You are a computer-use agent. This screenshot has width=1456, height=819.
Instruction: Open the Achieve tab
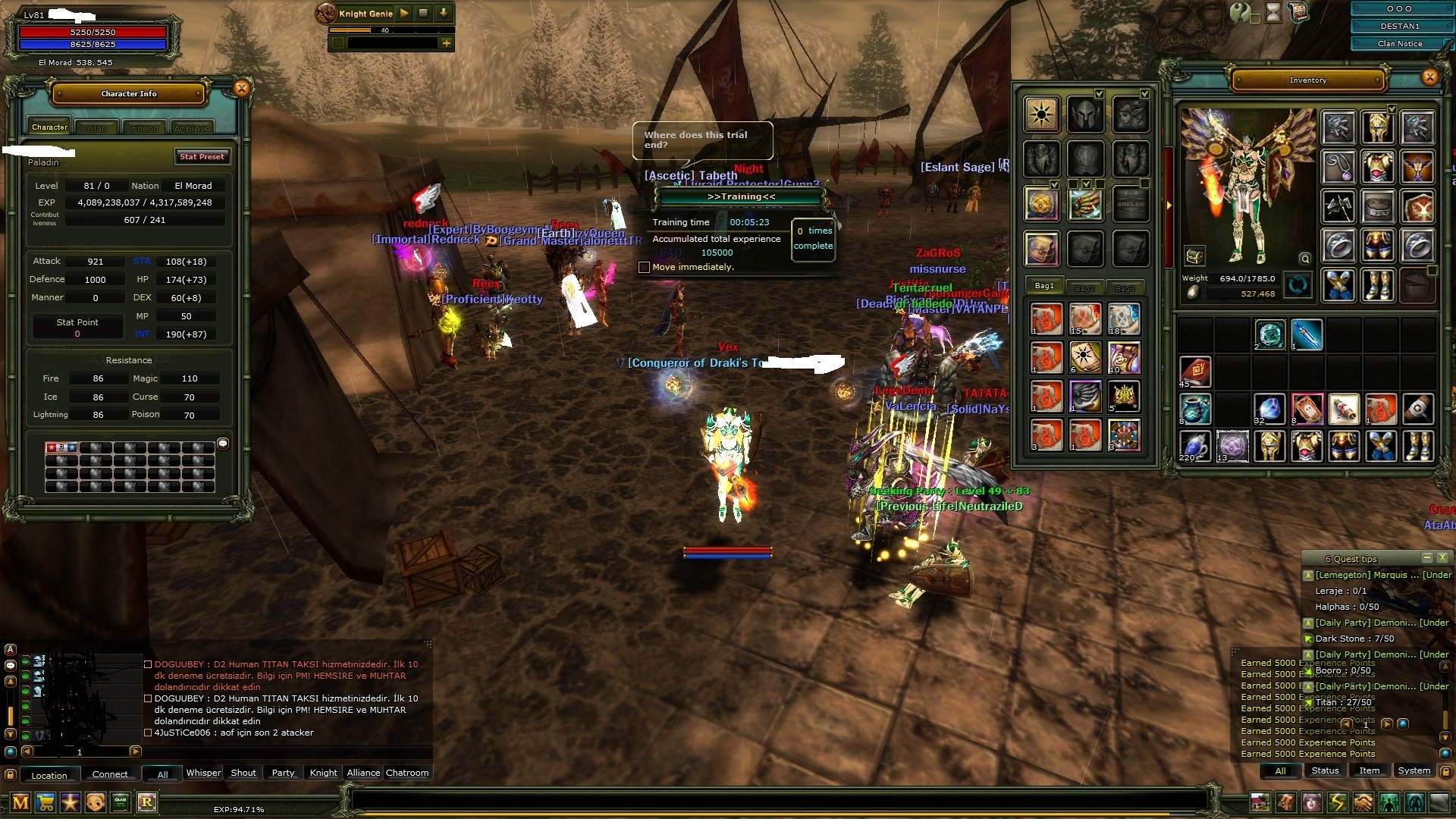point(192,128)
